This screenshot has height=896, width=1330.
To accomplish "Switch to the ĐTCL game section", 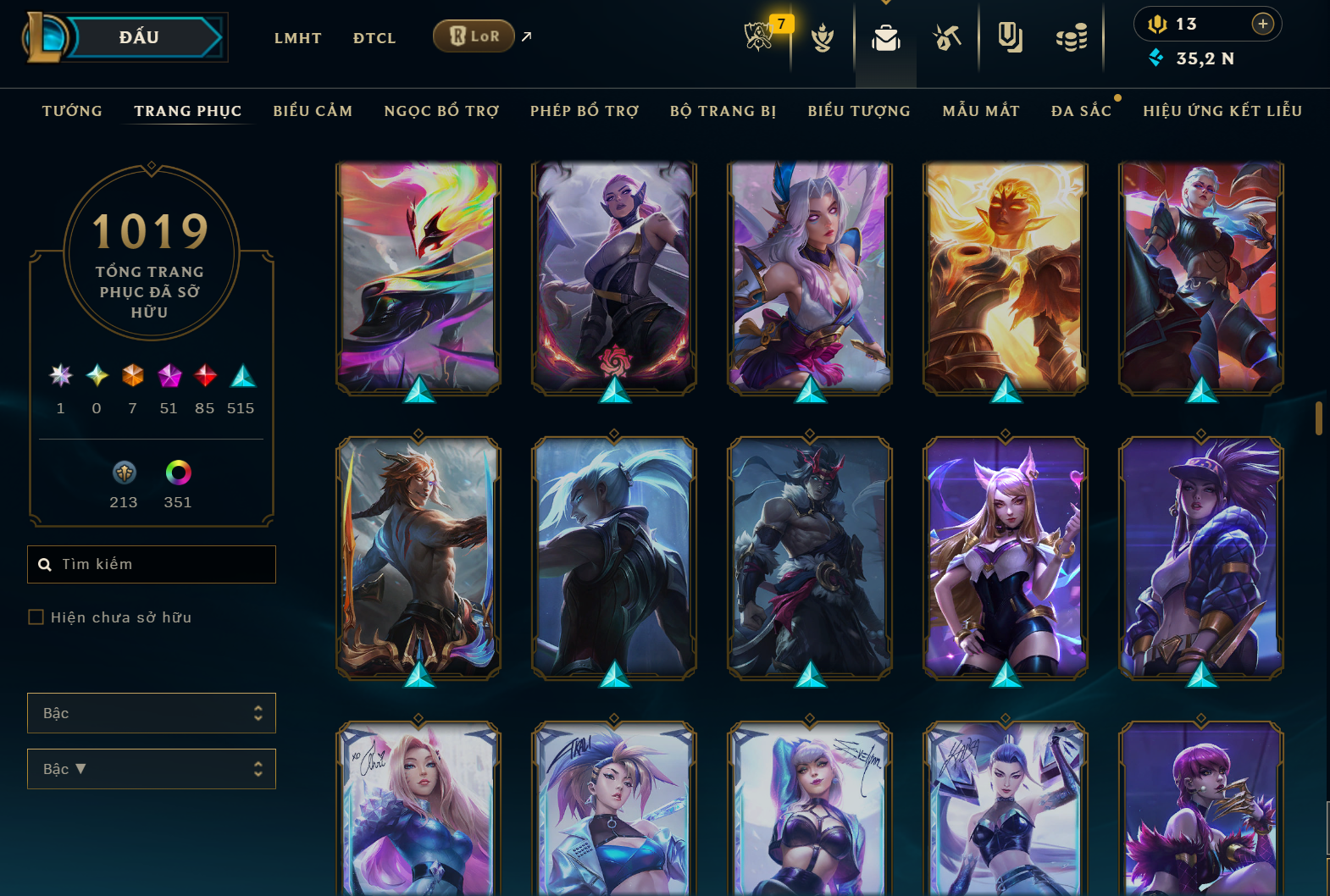I will tap(374, 38).
